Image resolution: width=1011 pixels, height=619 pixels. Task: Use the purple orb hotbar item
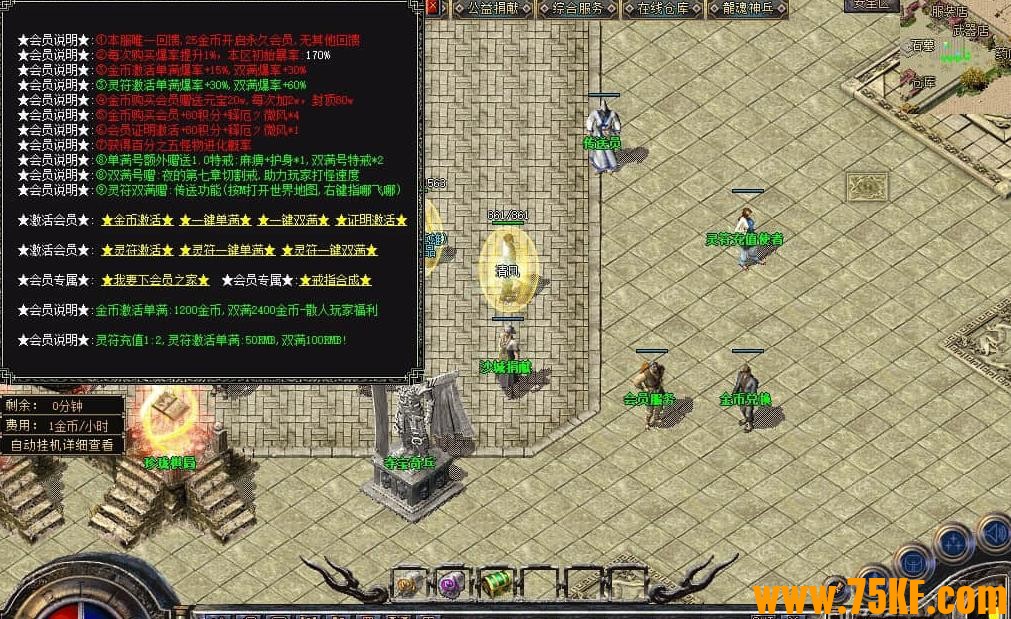click(449, 584)
